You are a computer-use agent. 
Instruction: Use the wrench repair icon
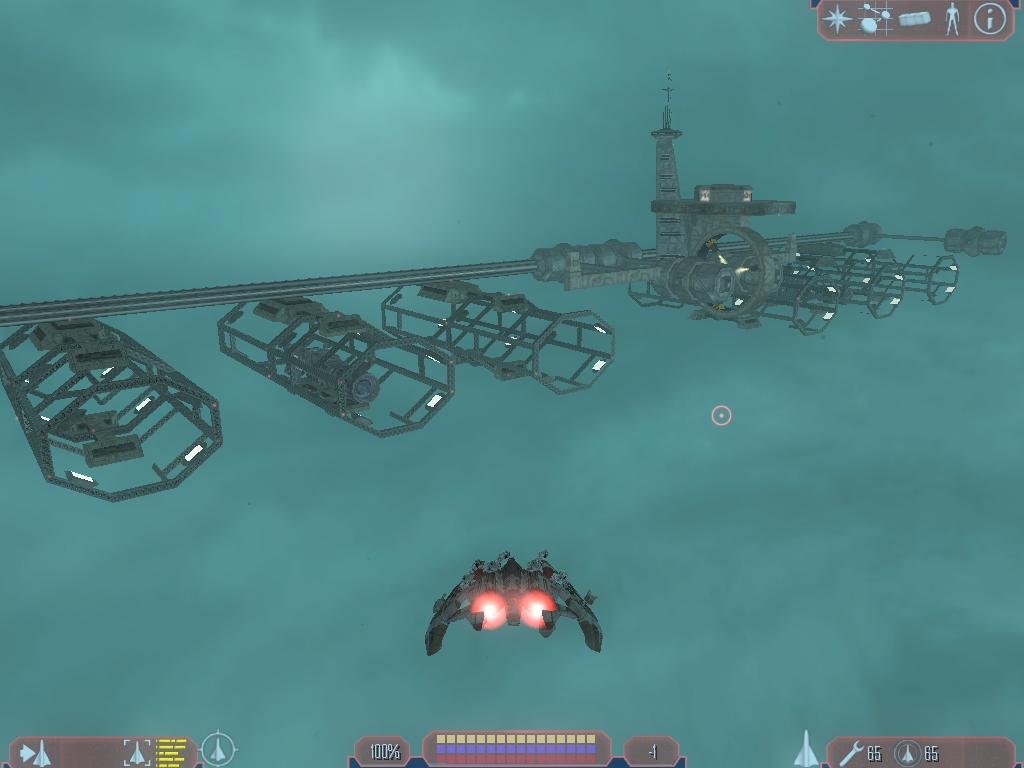pos(851,752)
